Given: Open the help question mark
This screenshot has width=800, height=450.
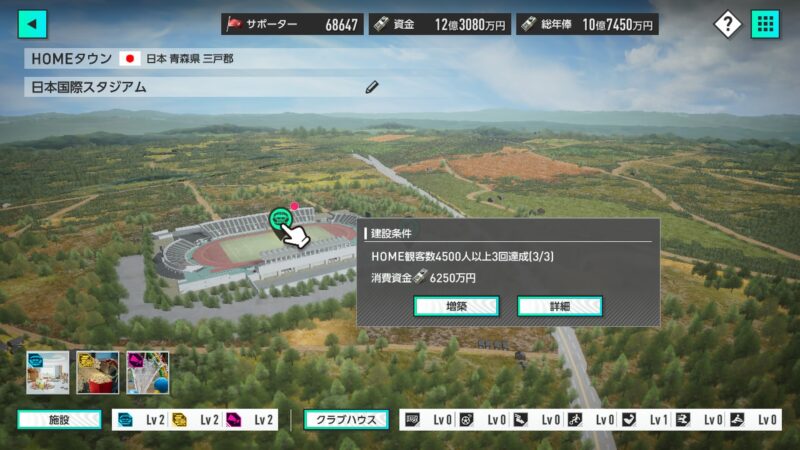Looking at the screenshot, I should pyautogui.click(x=727, y=24).
